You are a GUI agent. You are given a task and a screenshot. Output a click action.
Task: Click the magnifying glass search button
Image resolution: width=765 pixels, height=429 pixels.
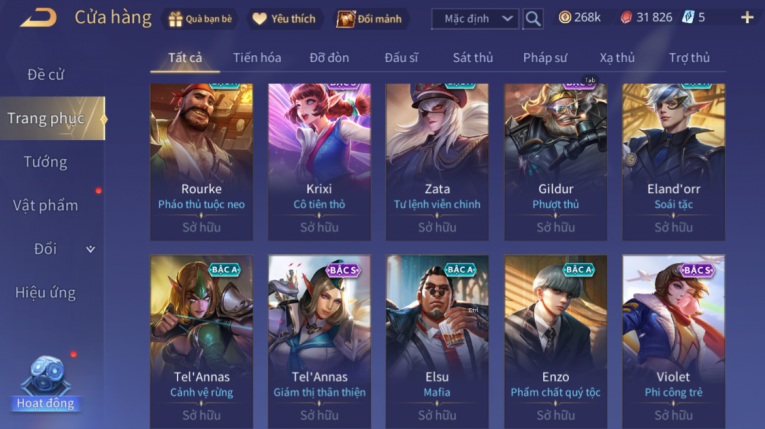coord(533,18)
